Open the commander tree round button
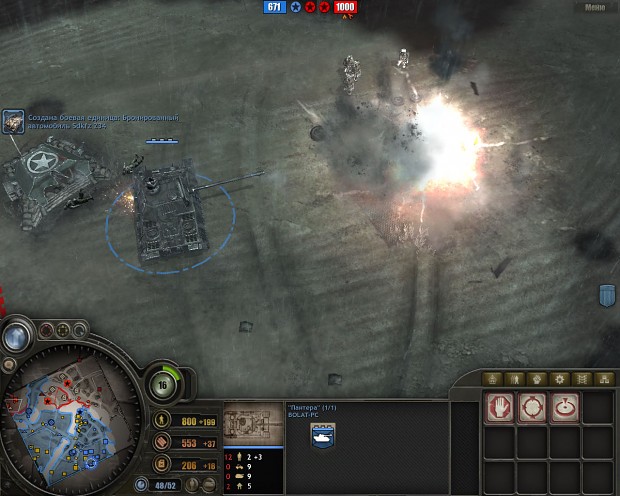Image resolution: width=620 pixels, height=496 pixels. (163, 385)
